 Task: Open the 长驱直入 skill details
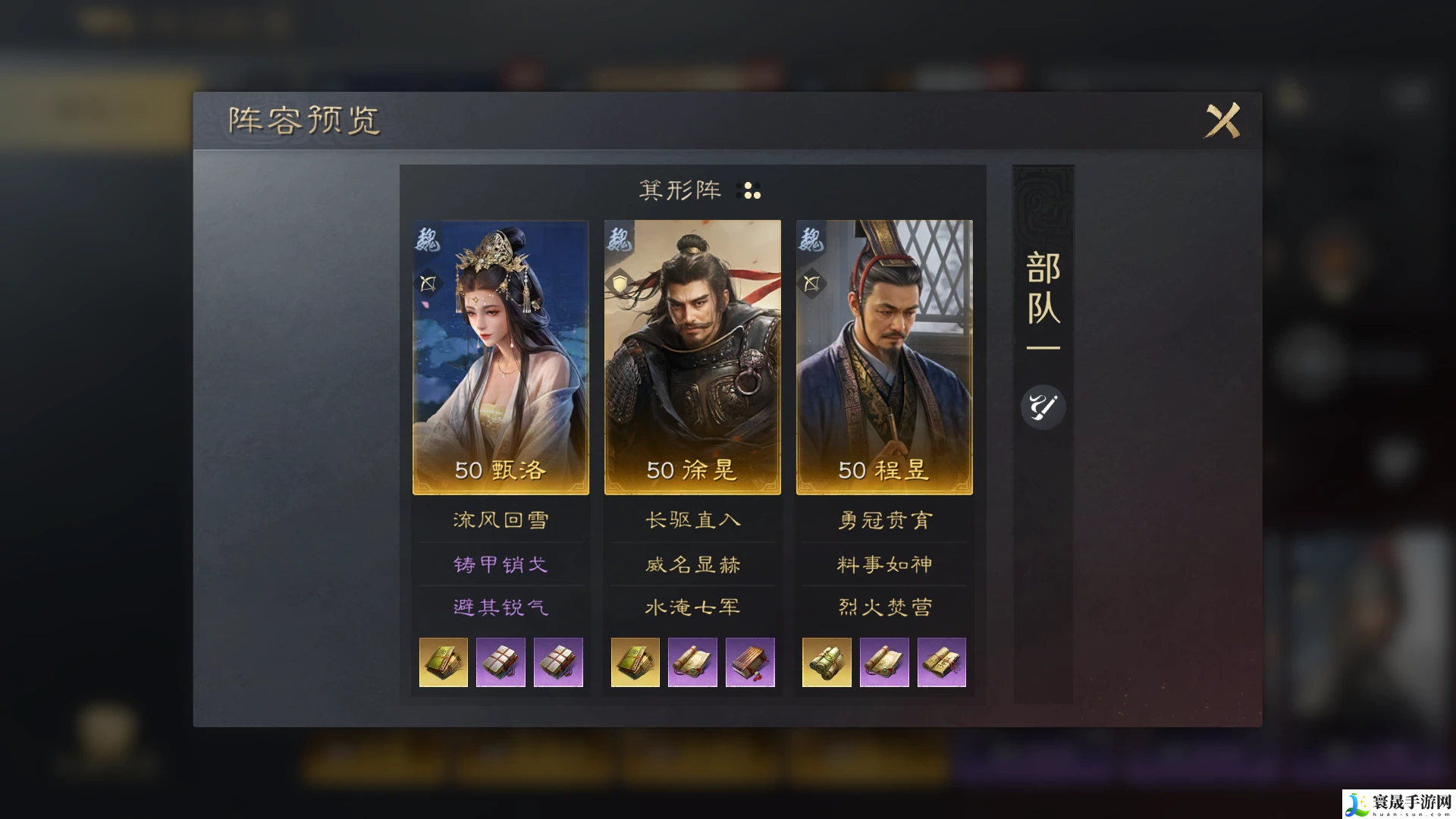pyautogui.click(x=692, y=520)
